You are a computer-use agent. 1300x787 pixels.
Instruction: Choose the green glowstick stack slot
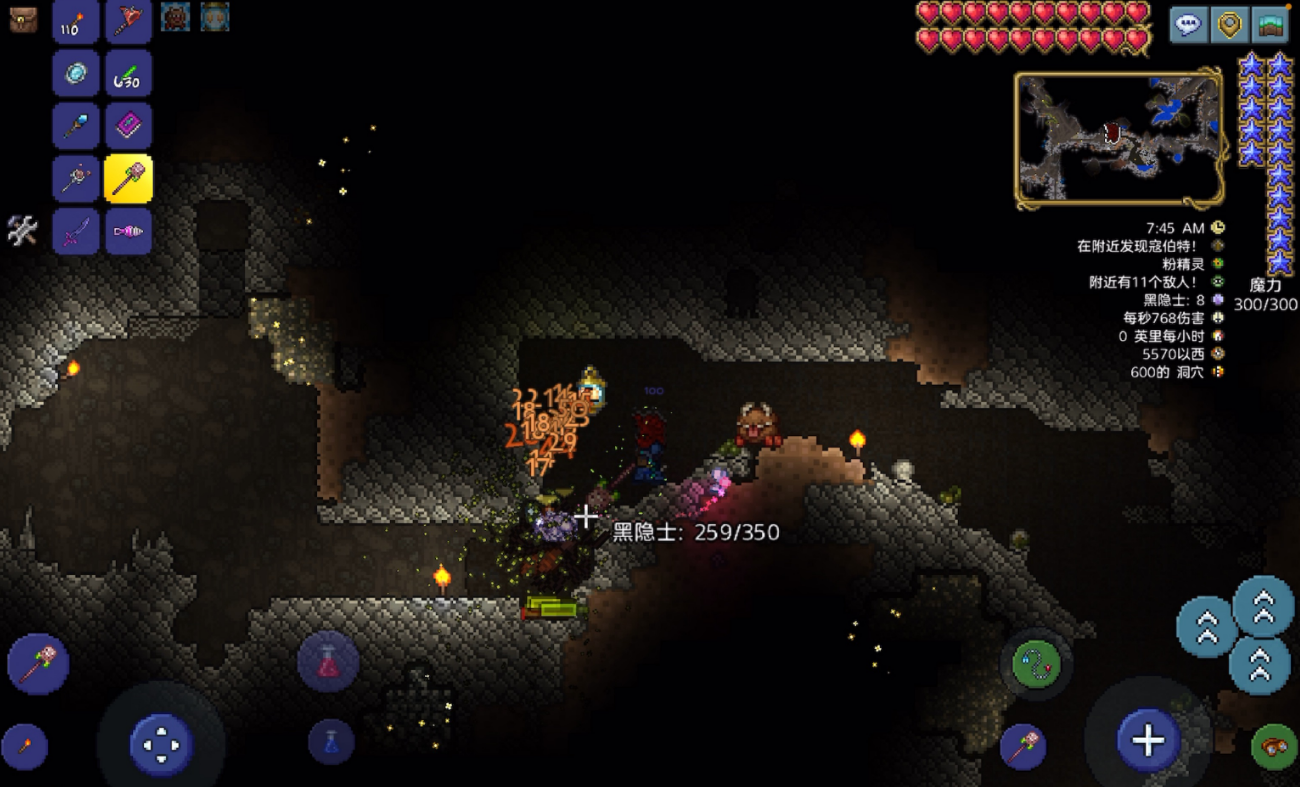[x=128, y=73]
